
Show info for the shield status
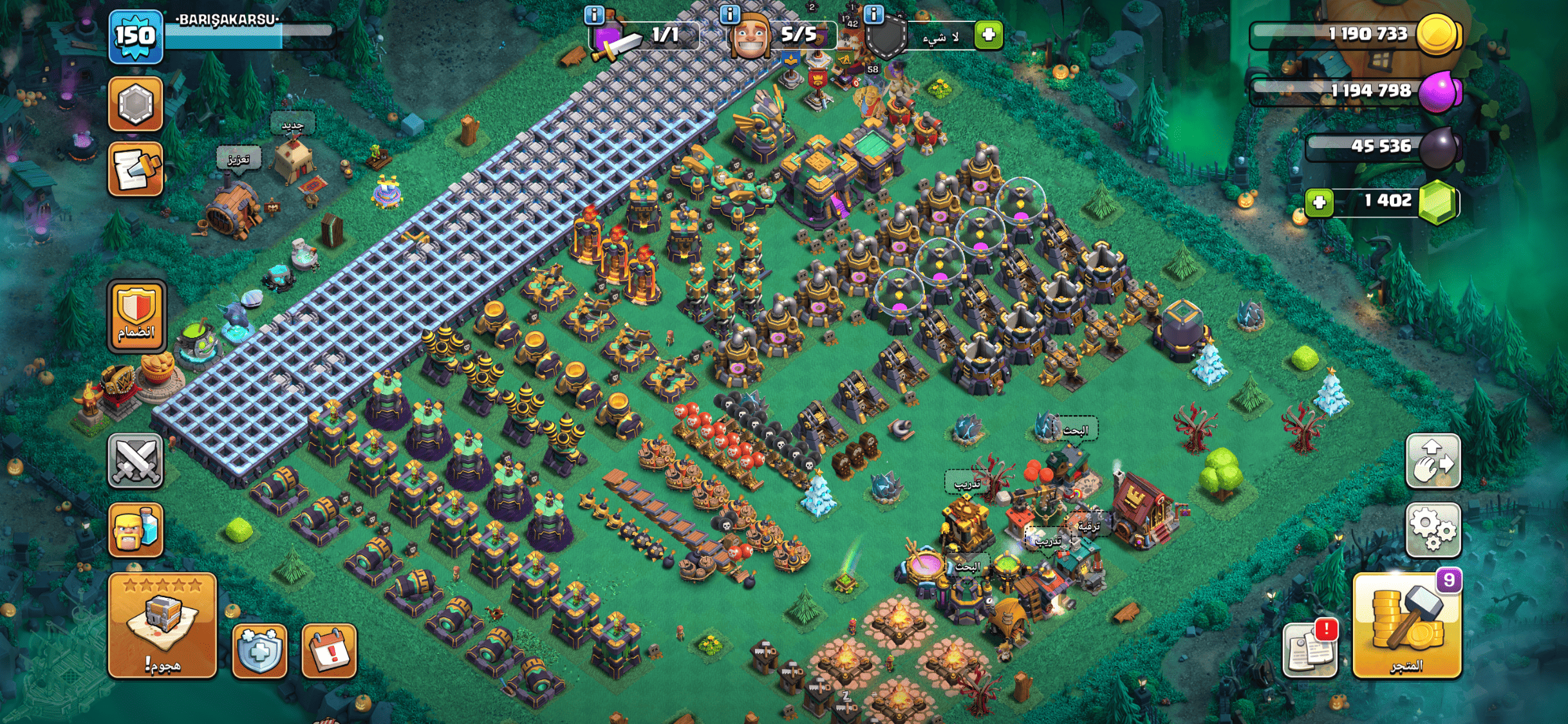tap(873, 15)
